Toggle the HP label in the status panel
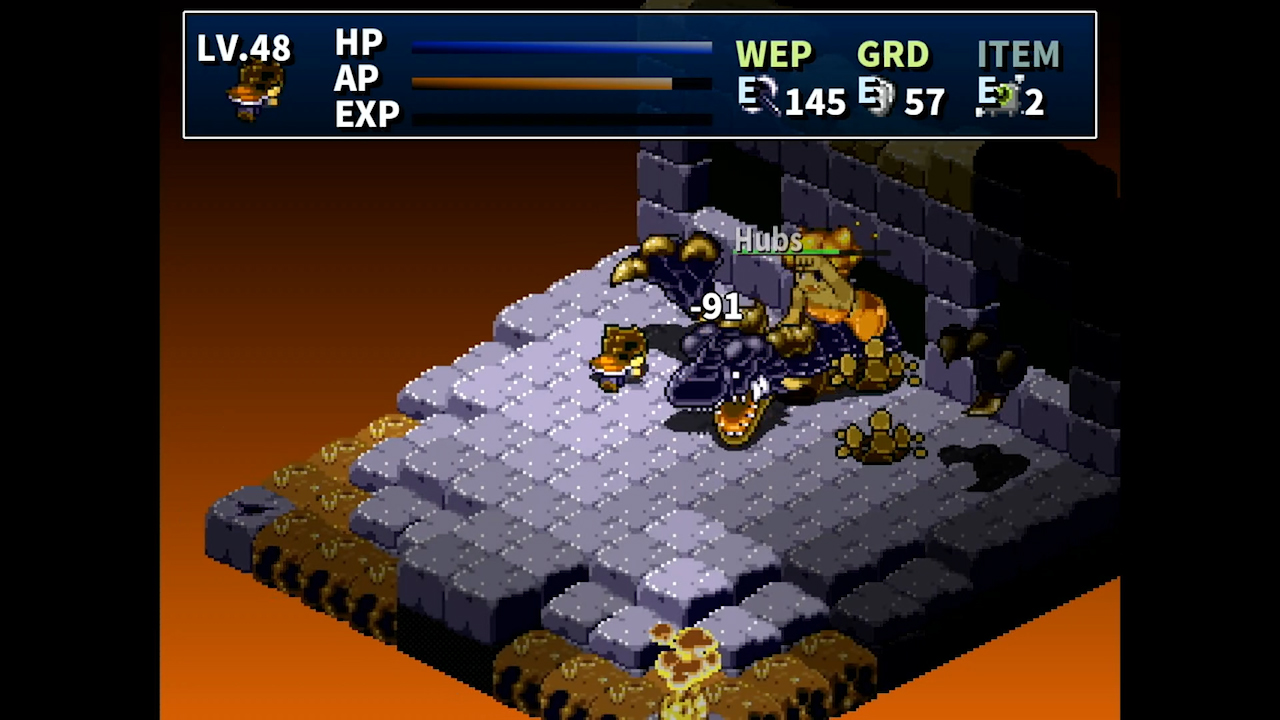Image resolution: width=1280 pixels, height=720 pixels. (360, 43)
